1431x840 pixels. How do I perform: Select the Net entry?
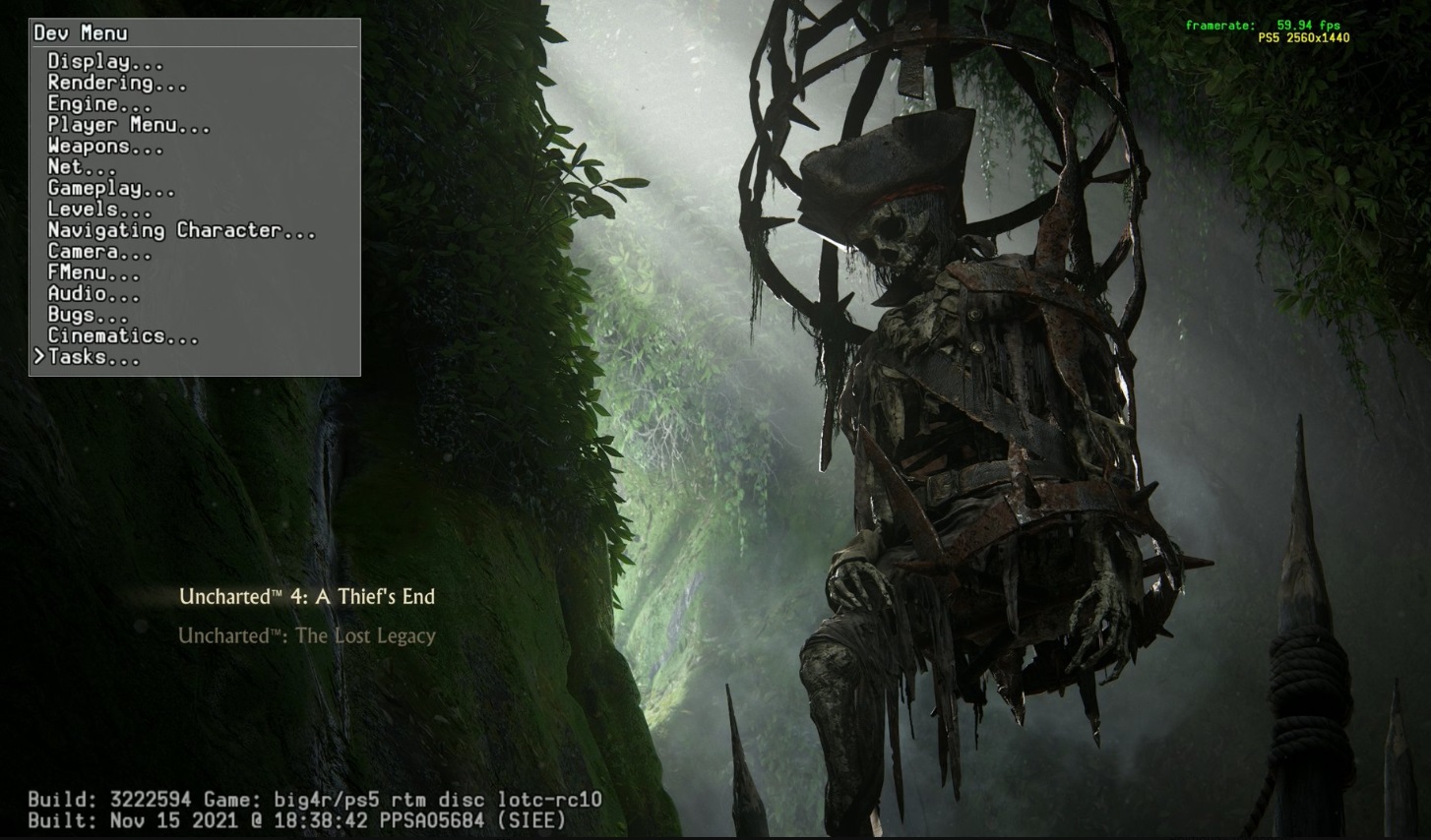(x=82, y=167)
